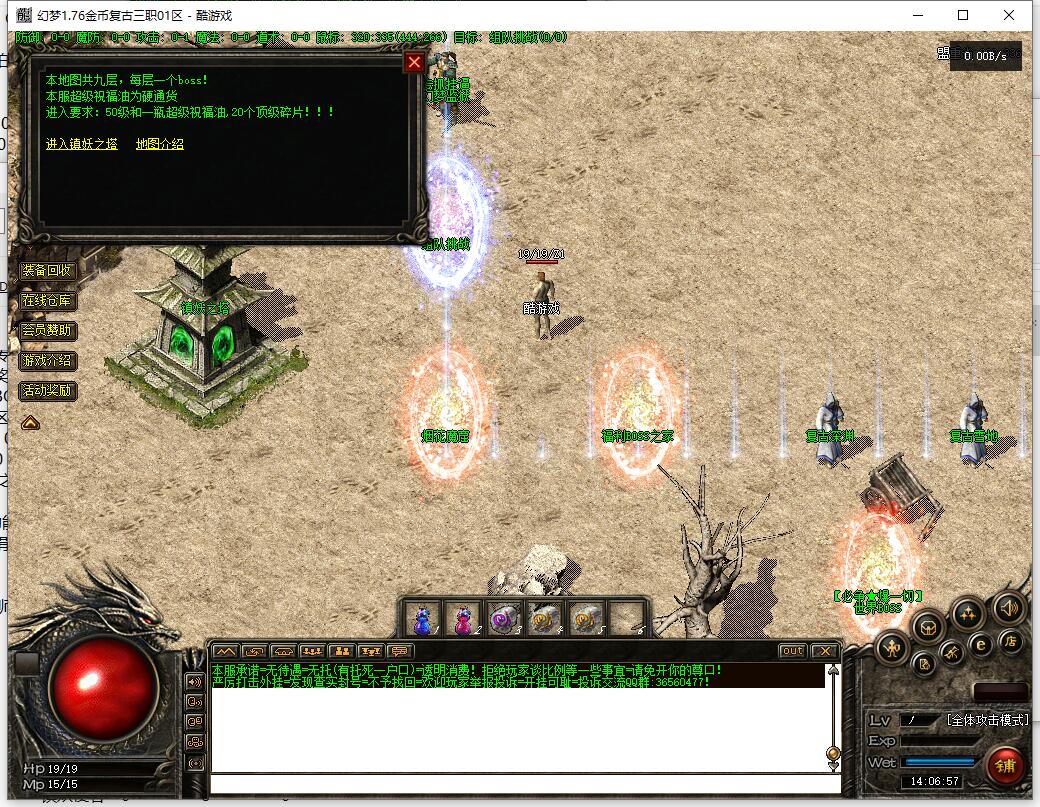Maximize the game window
This screenshot has width=1040, height=807.
point(963,15)
